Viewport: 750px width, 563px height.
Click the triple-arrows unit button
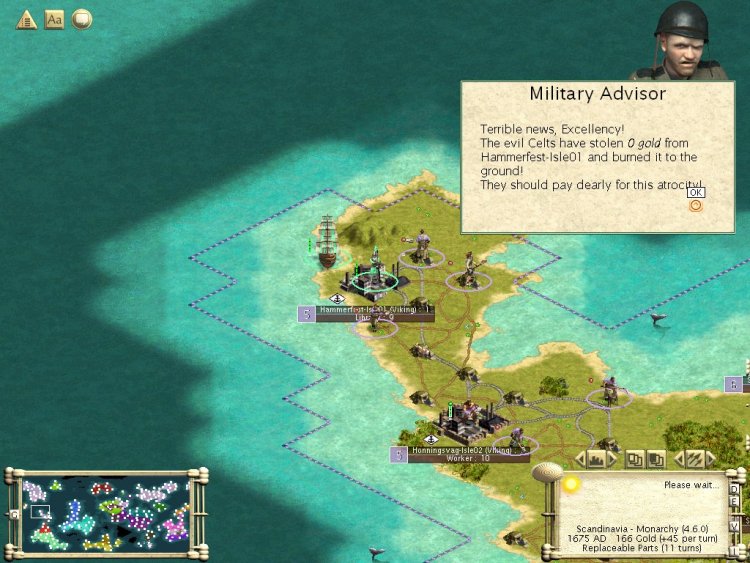[696, 459]
